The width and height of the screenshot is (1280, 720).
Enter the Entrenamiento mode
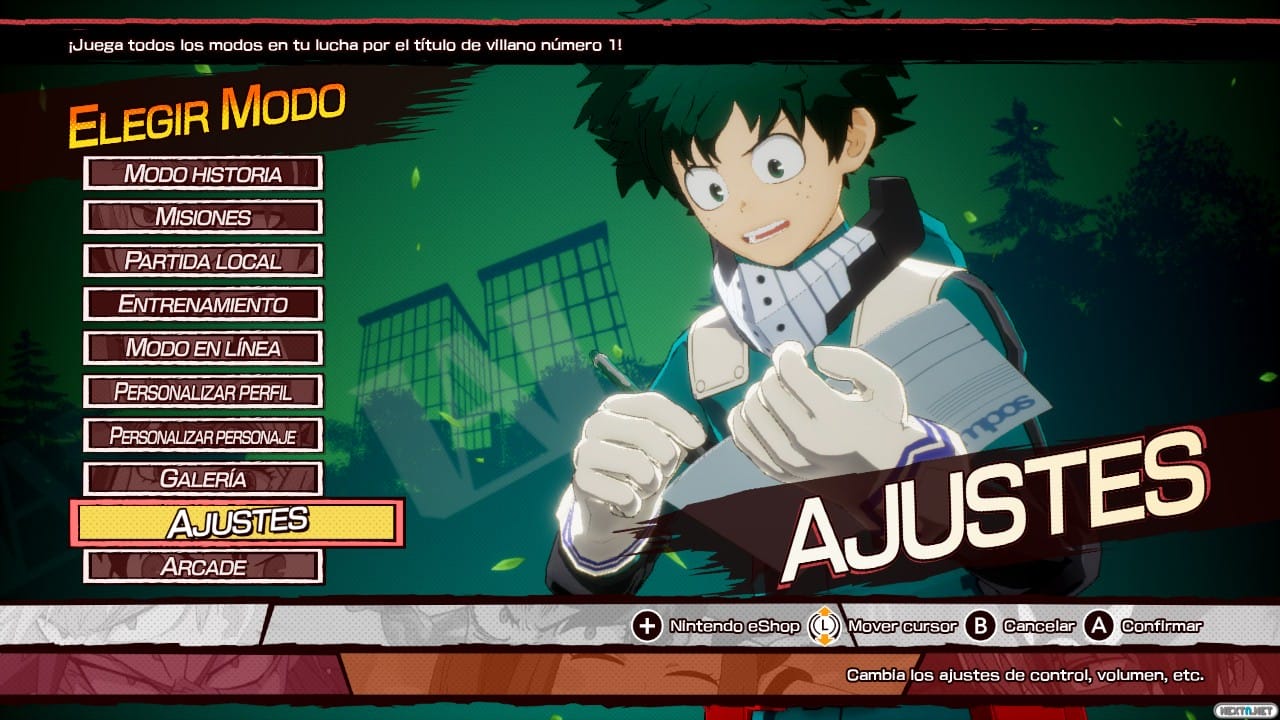(203, 304)
